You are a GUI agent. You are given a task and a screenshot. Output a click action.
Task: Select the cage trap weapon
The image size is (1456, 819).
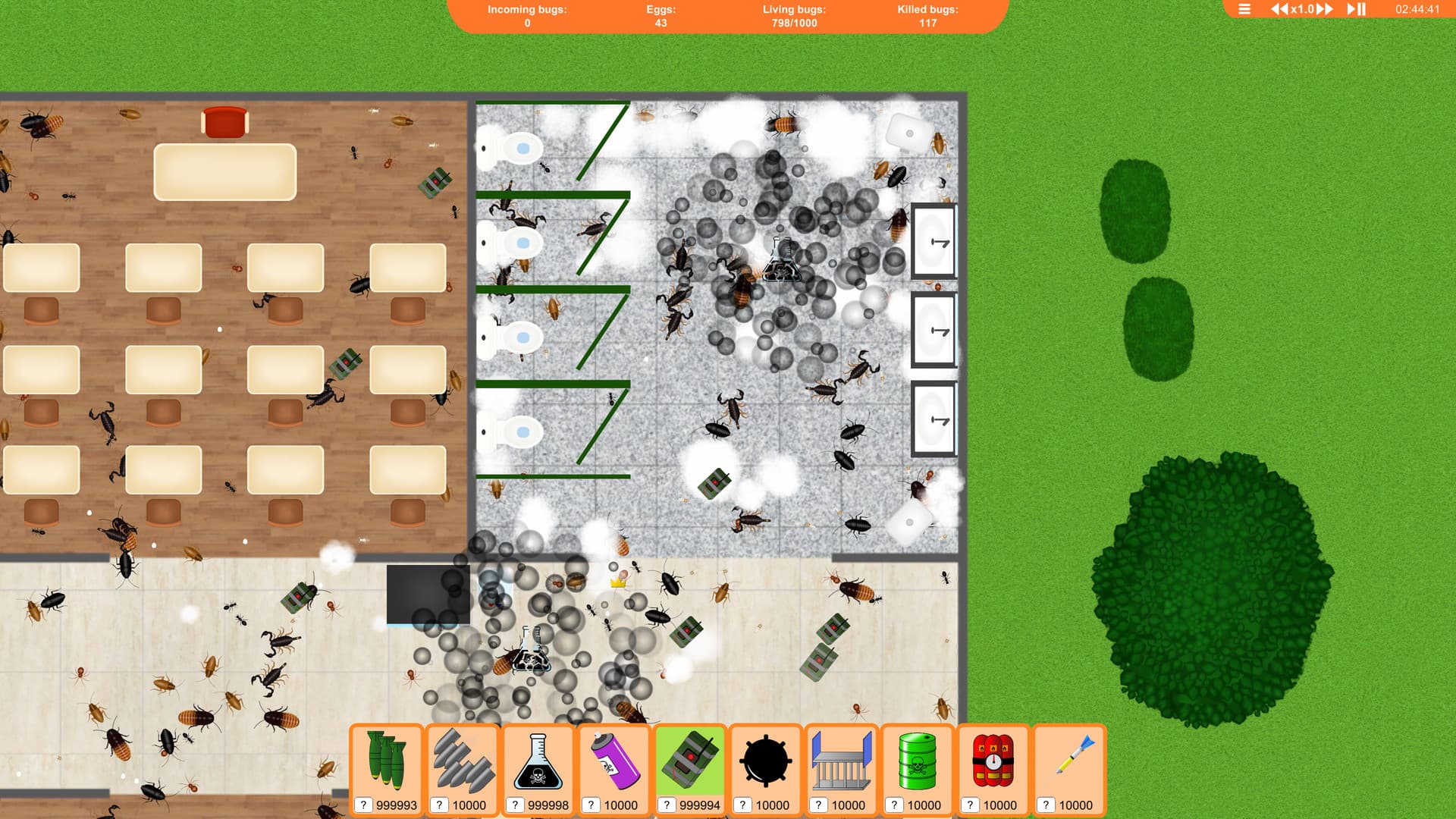point(842,758)
